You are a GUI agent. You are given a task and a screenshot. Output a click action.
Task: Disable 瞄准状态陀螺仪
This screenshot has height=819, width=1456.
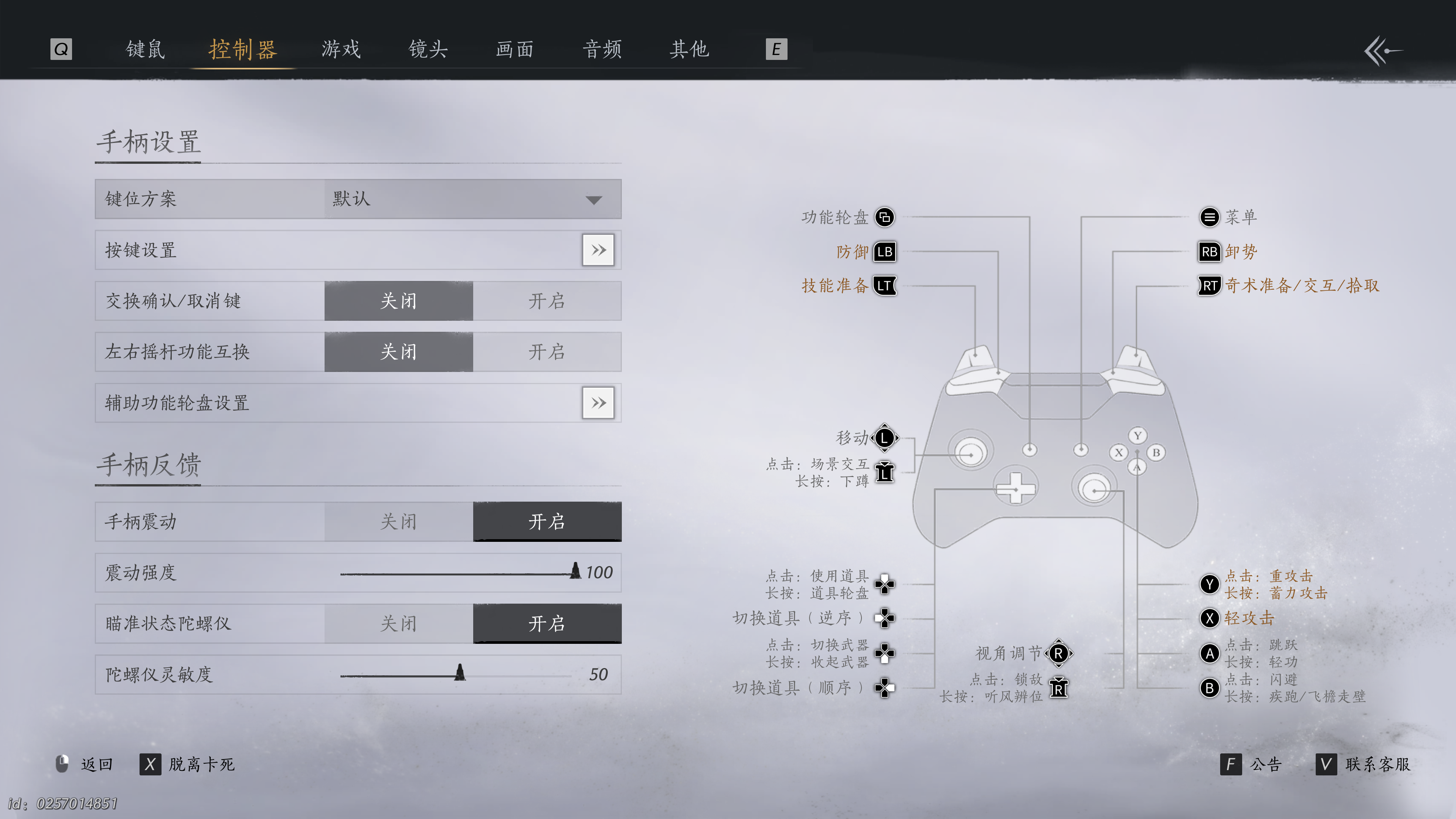pyautogui.click(x=399, y=623)
